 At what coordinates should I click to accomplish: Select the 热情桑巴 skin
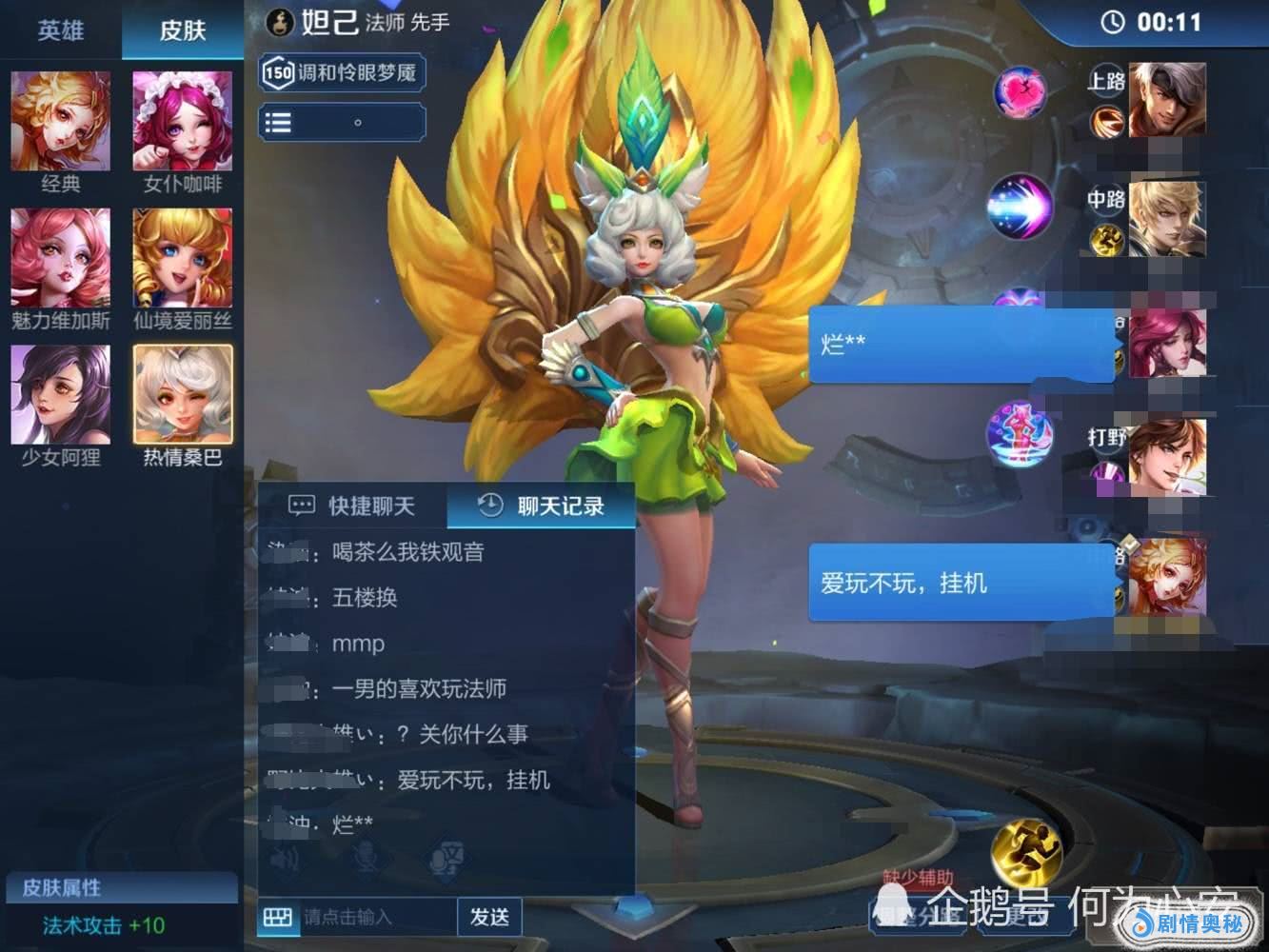pyautogui.click(x=183, y=395)
